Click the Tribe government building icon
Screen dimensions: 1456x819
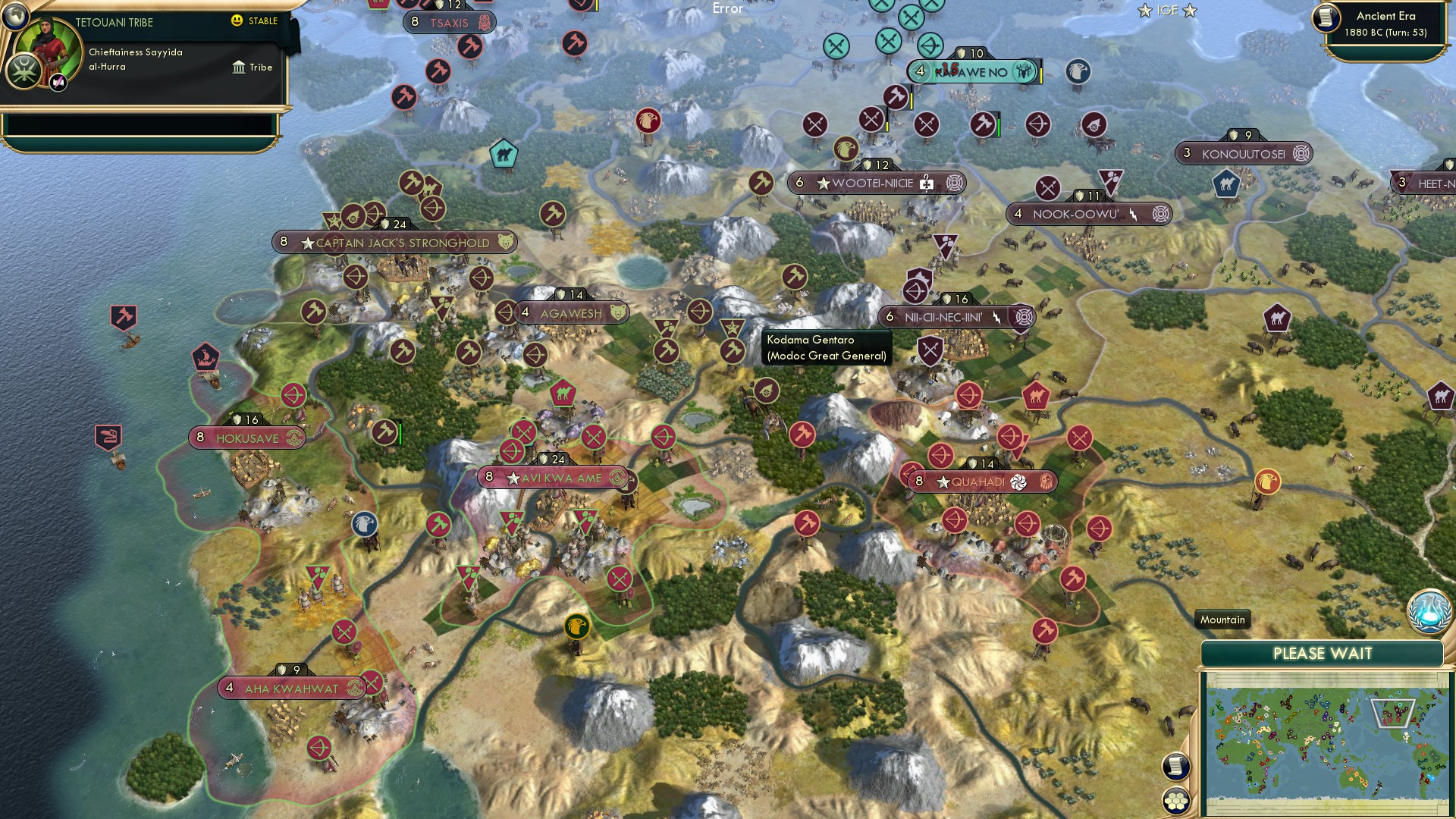[237, 67]
